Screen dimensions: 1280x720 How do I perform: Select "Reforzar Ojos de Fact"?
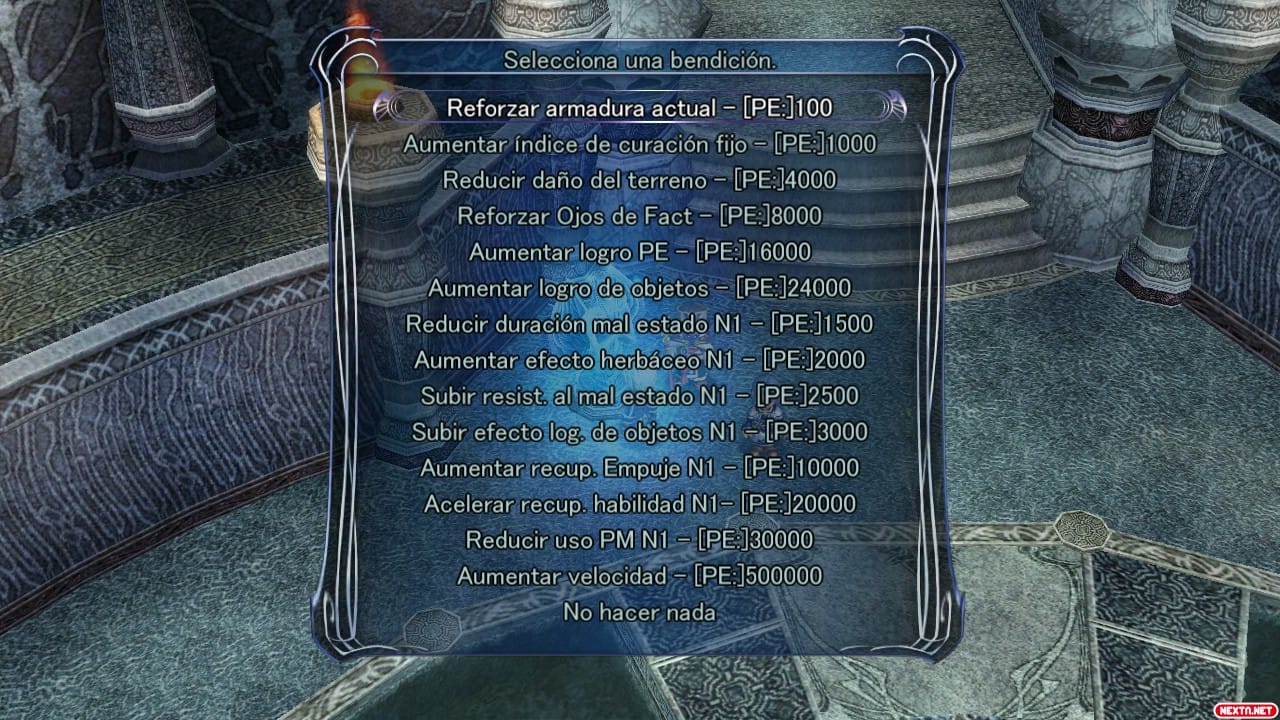pyautogui.click(x=640, y=216)
